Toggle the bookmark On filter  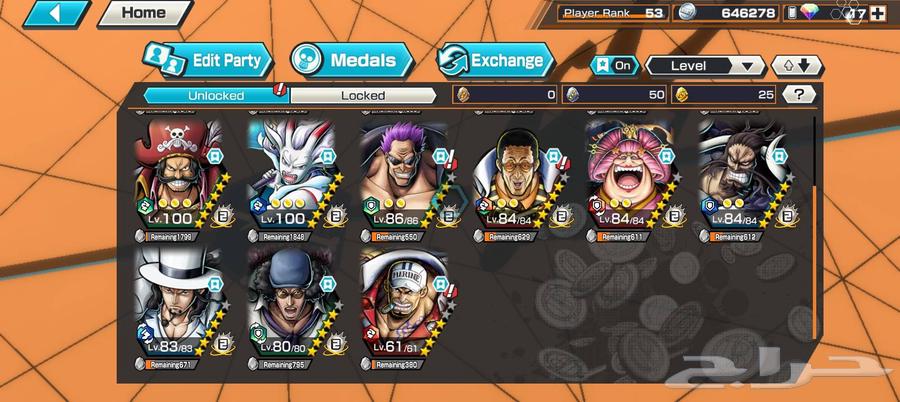point(615,66)
